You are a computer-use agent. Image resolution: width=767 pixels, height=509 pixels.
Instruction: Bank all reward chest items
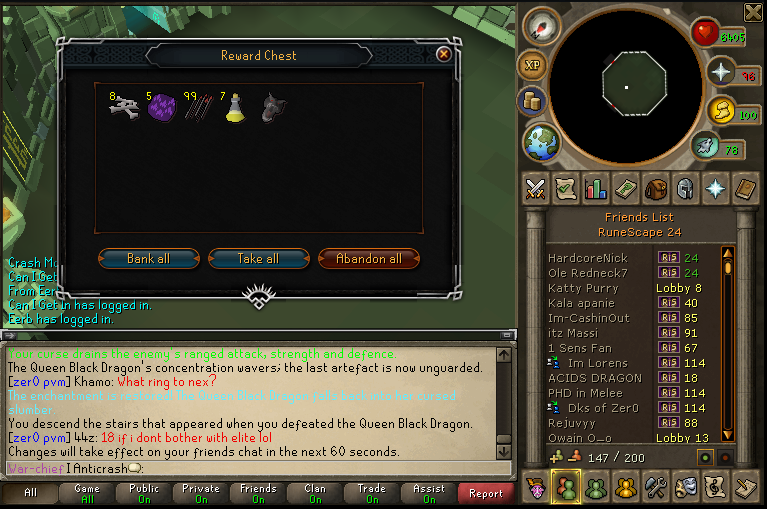pyautogui.click(x=148, y=259)
